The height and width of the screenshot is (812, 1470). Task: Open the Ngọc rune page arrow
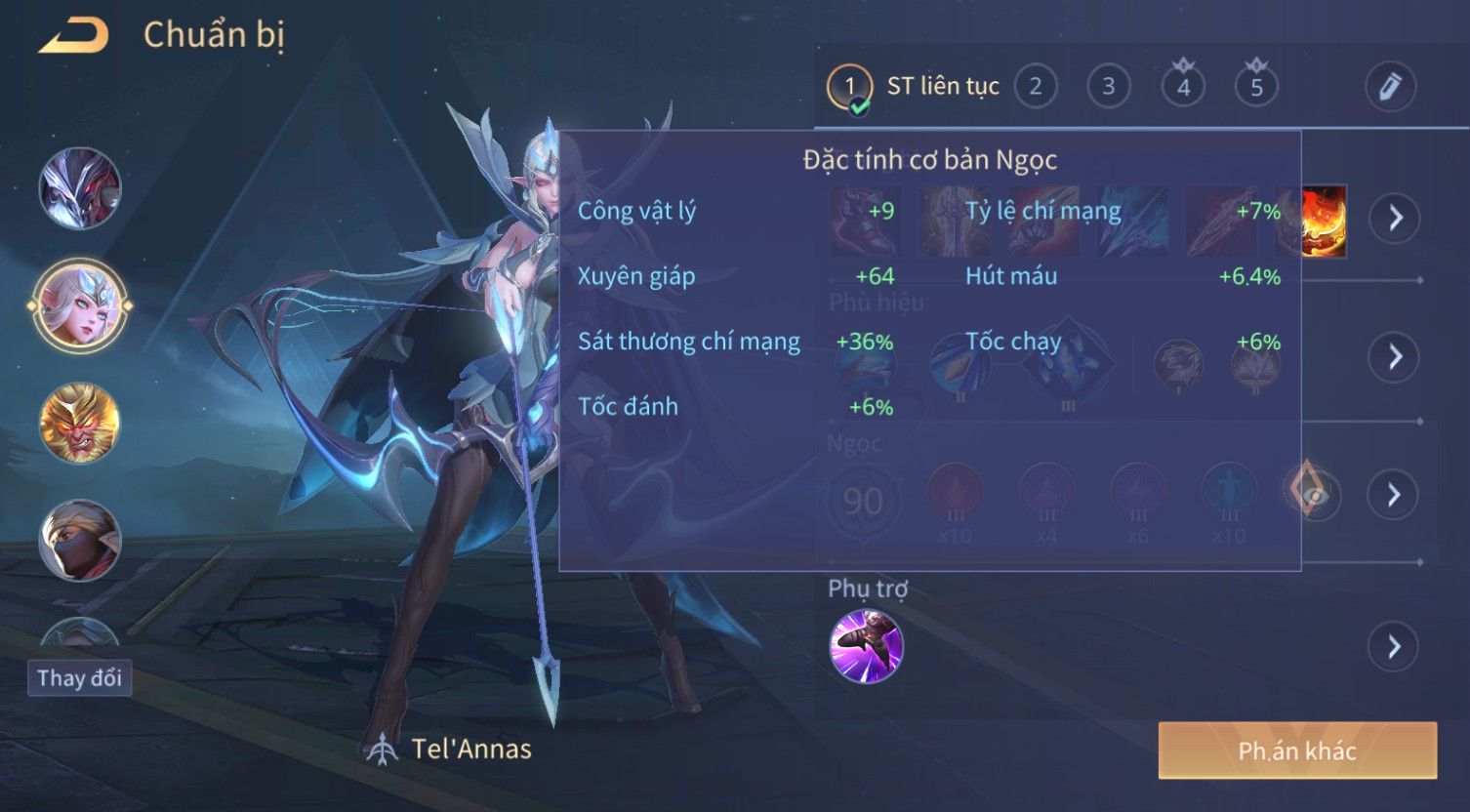(x=1395, y=496)
